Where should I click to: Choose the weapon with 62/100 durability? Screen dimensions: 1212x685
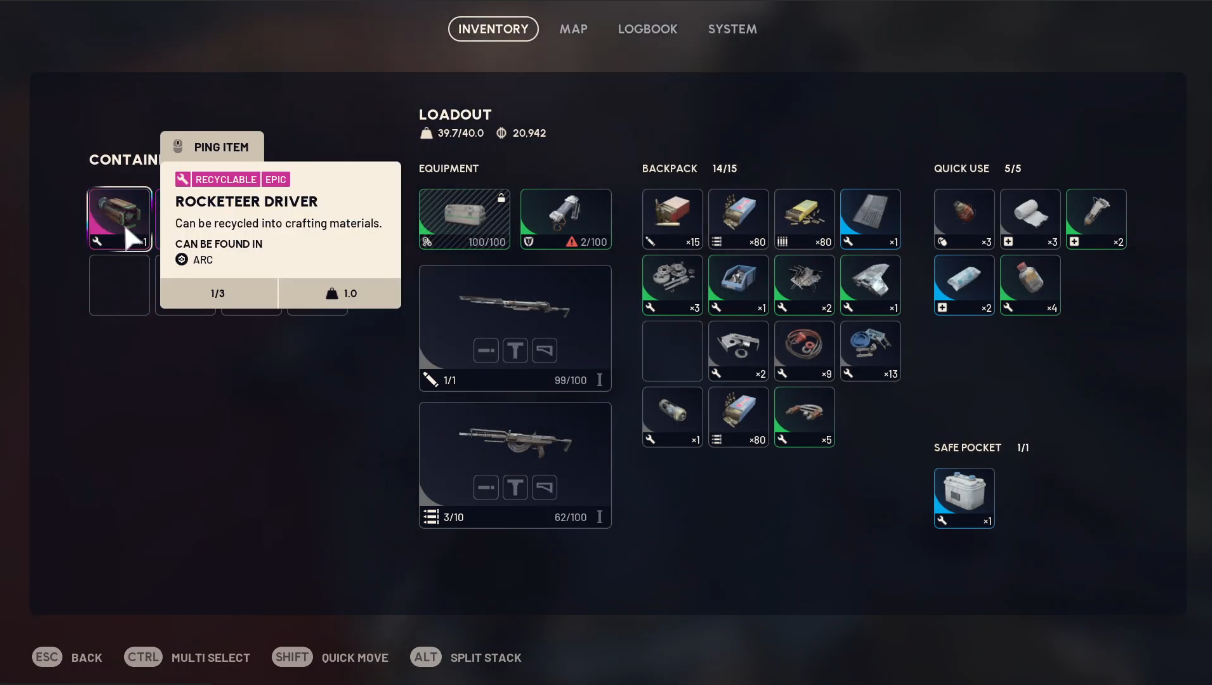pyautogui.click(x=515, y=465)
